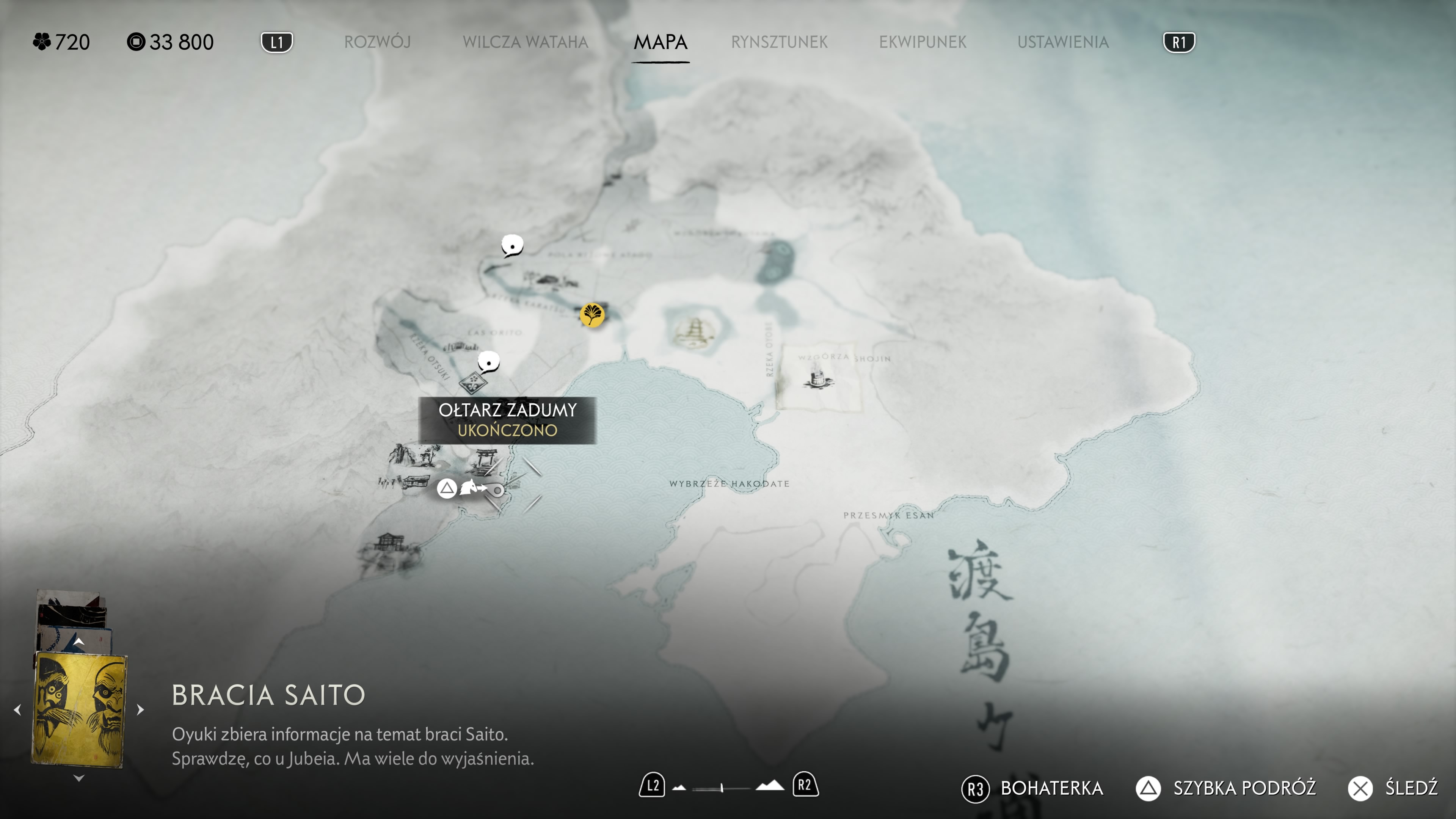Image resolution: width=1456 pixels, height=819 pixels.
Task: Show the next quest card with right arrow
Action: (141, 709)
